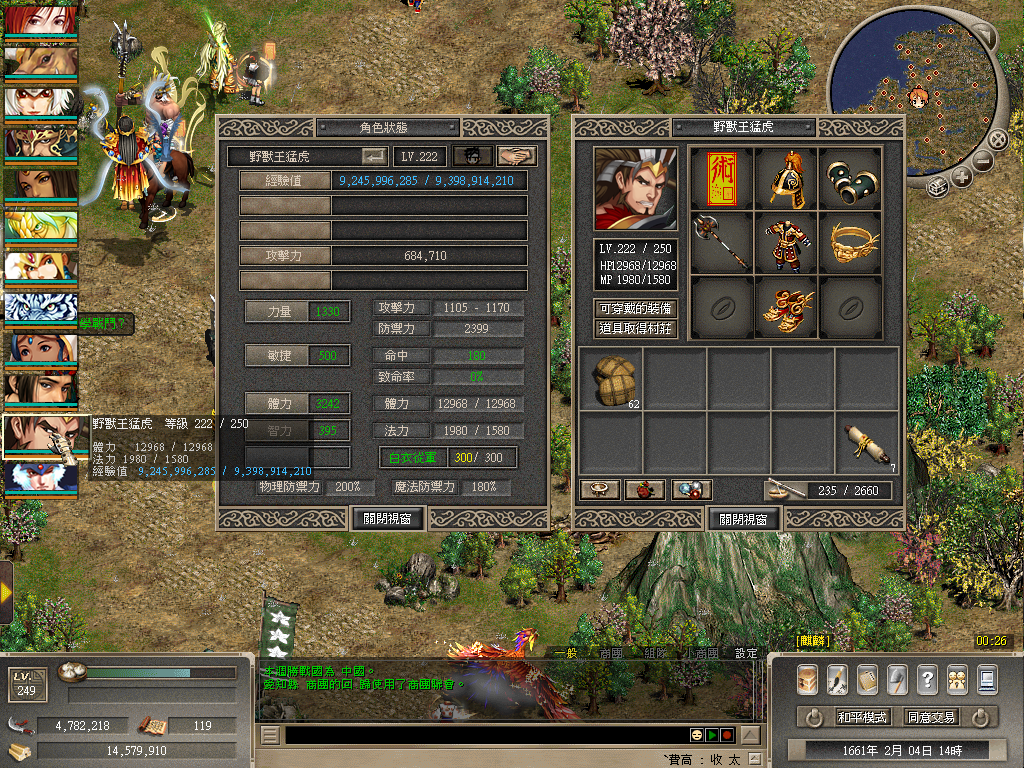This screenshot has width=1024, height=768.
Task: Select the golden boots equipment slot
Action: click(x=786, y=306)
